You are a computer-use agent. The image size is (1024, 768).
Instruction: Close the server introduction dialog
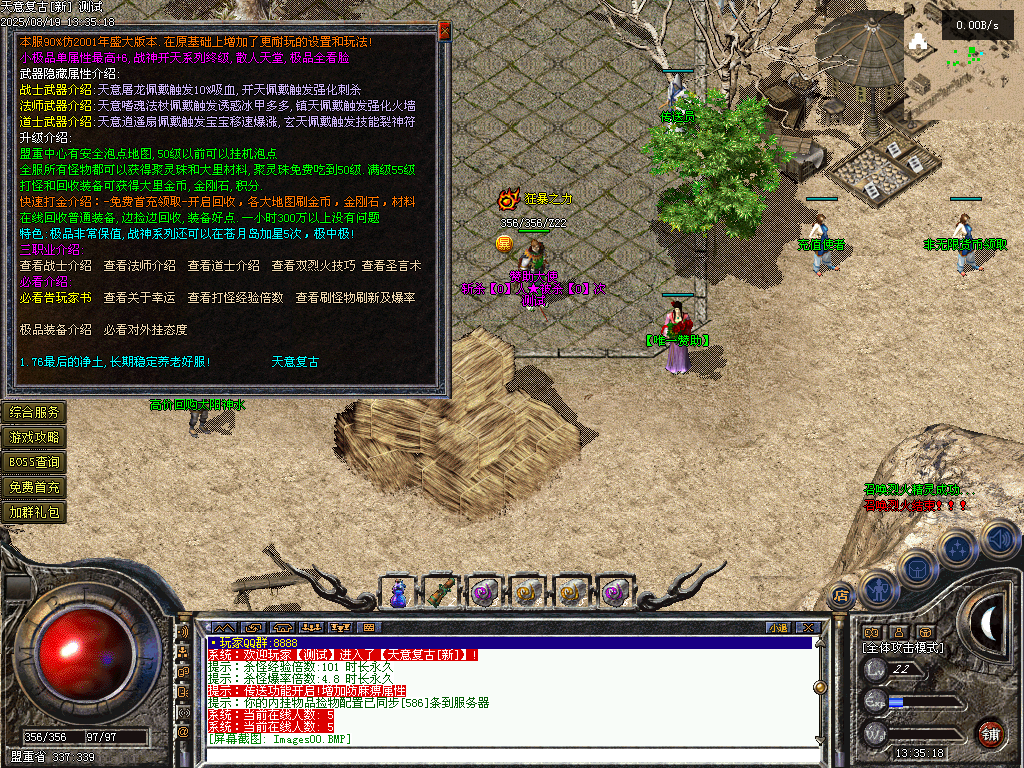[x=445, y=32]
